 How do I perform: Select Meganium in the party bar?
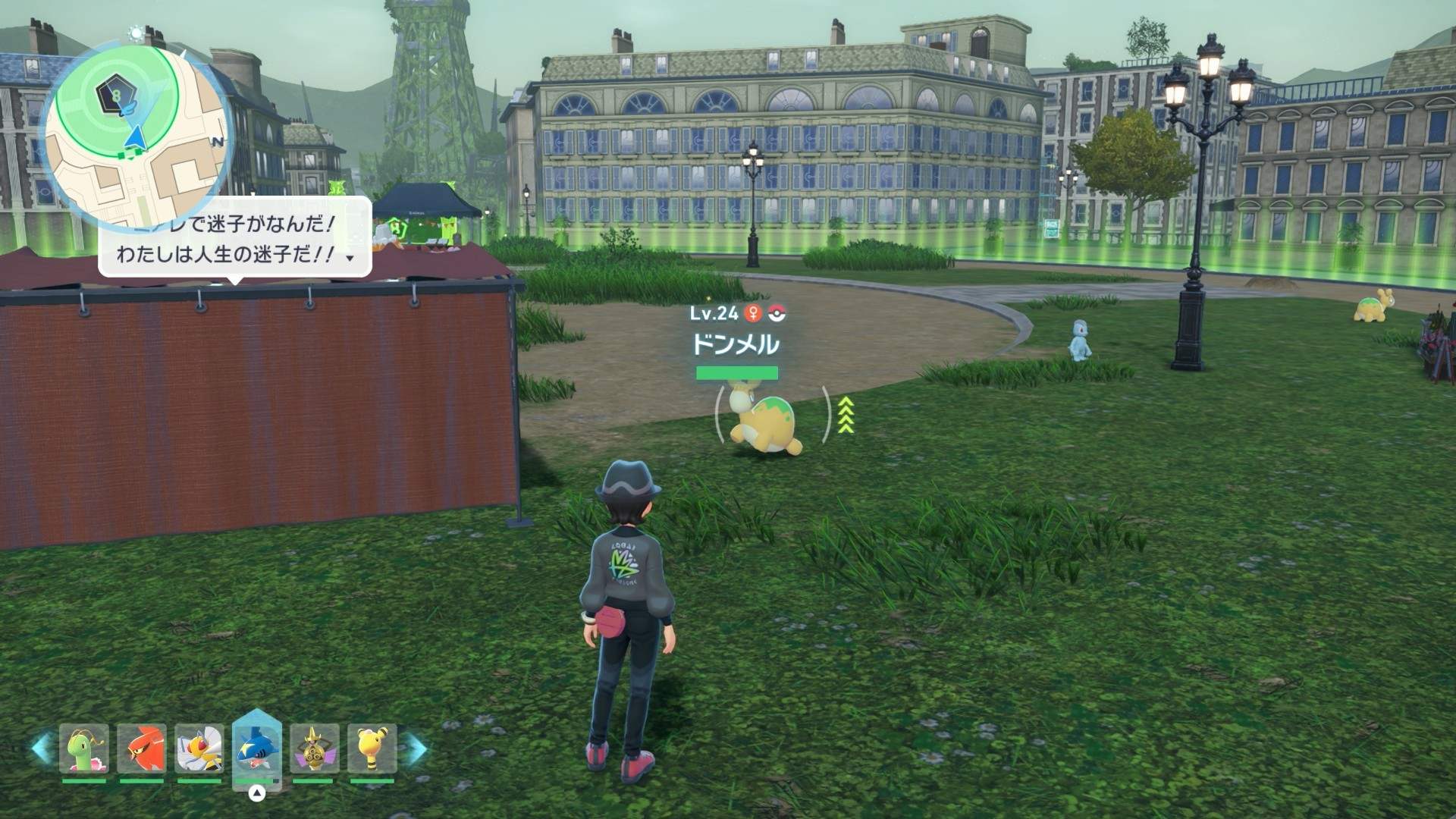coord(84,748)
